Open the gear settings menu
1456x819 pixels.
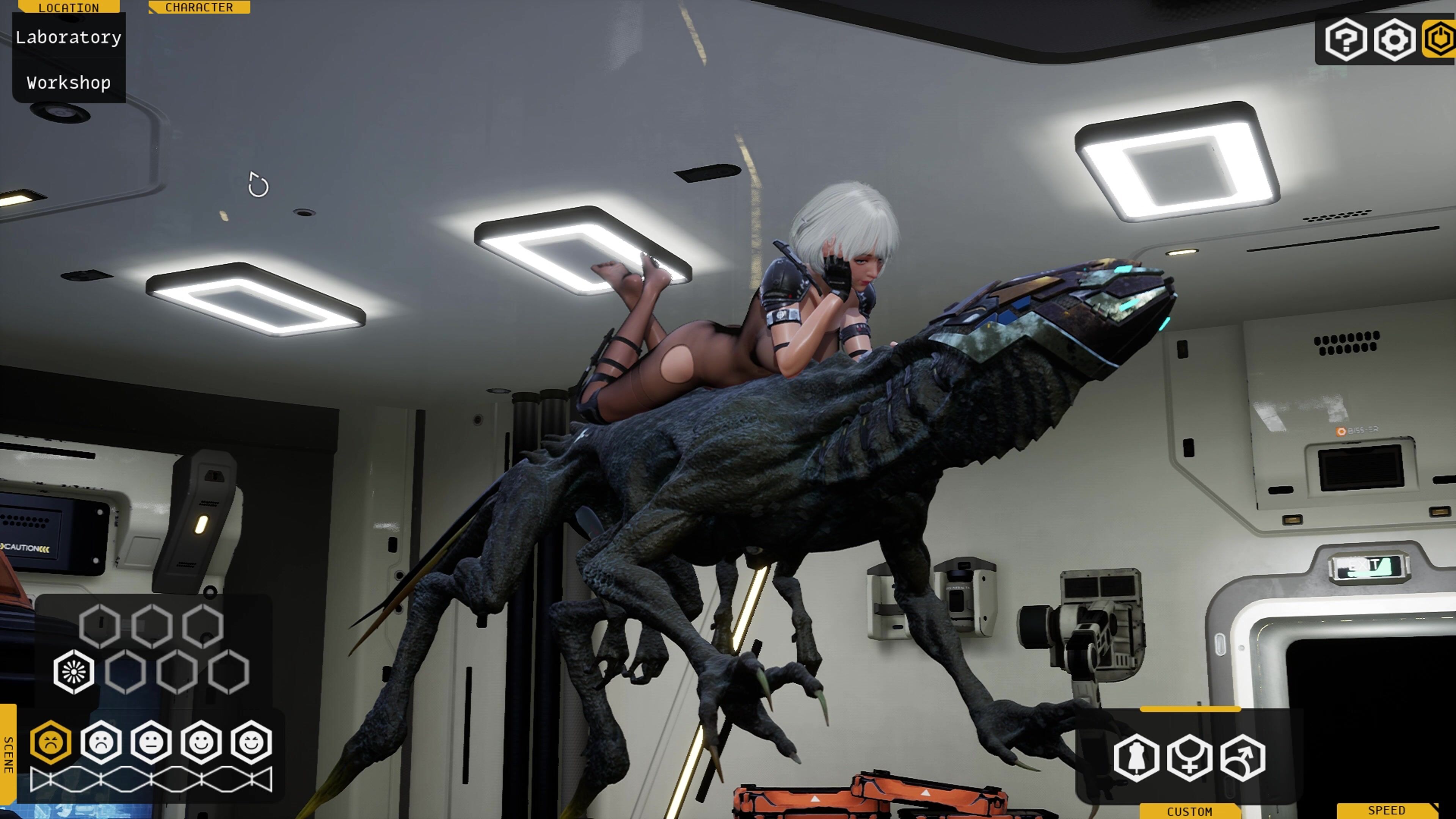(1395, 39)
